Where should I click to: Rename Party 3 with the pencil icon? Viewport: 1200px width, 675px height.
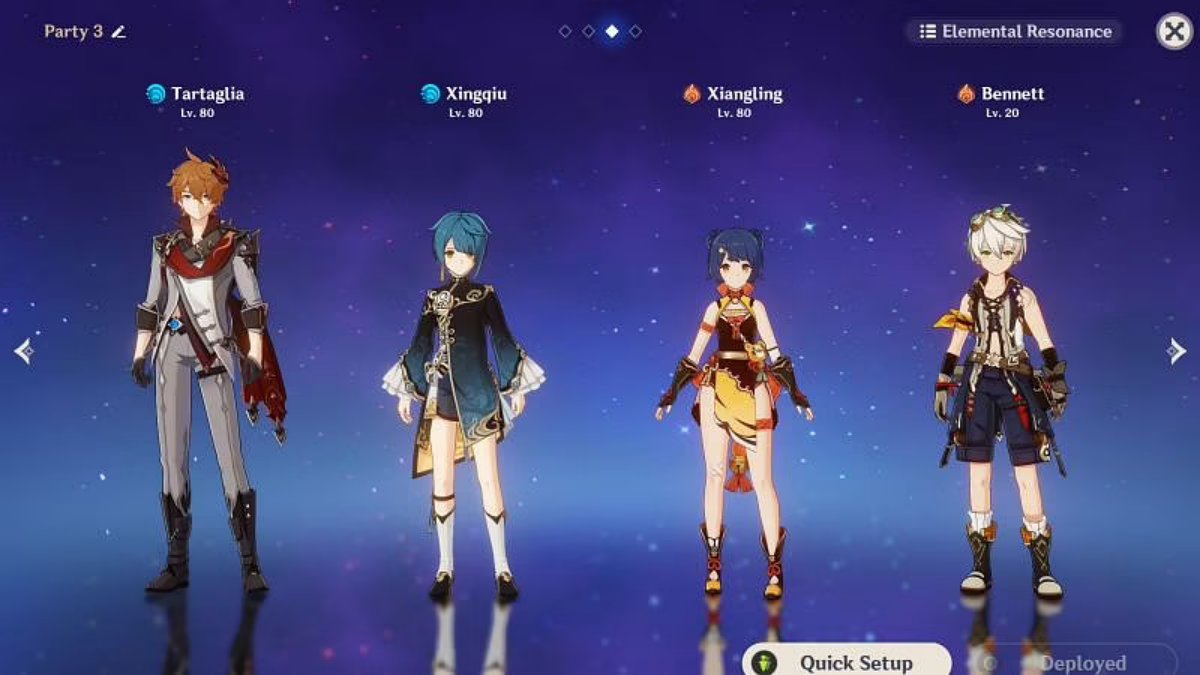pos(119,32)
